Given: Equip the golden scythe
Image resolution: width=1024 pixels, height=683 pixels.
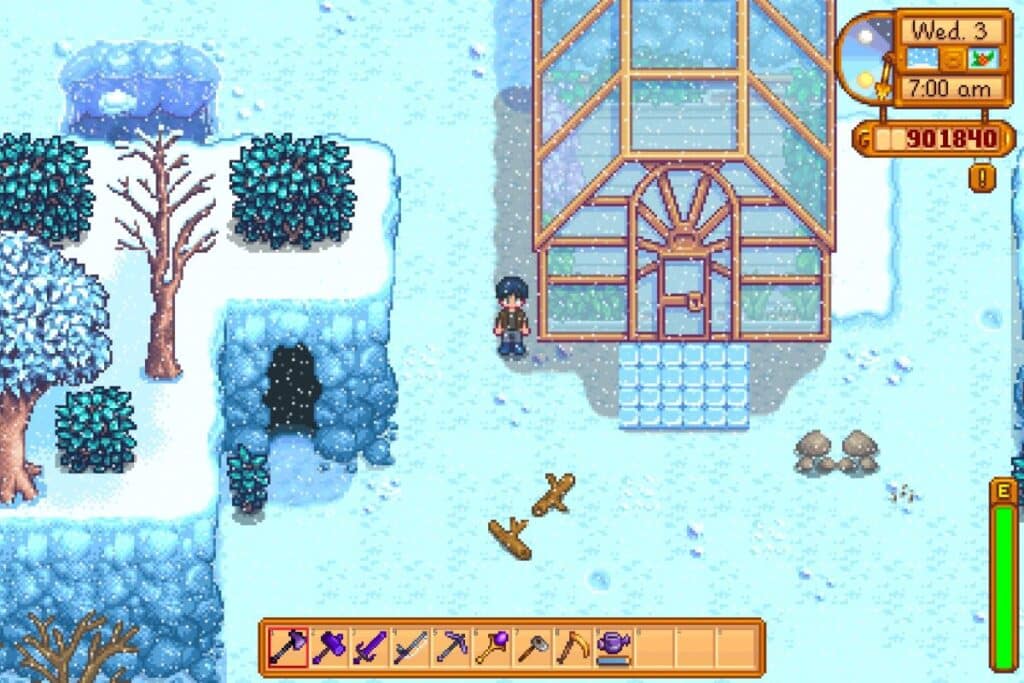Looking at the screenshot, I should click(x=573, y=647).
